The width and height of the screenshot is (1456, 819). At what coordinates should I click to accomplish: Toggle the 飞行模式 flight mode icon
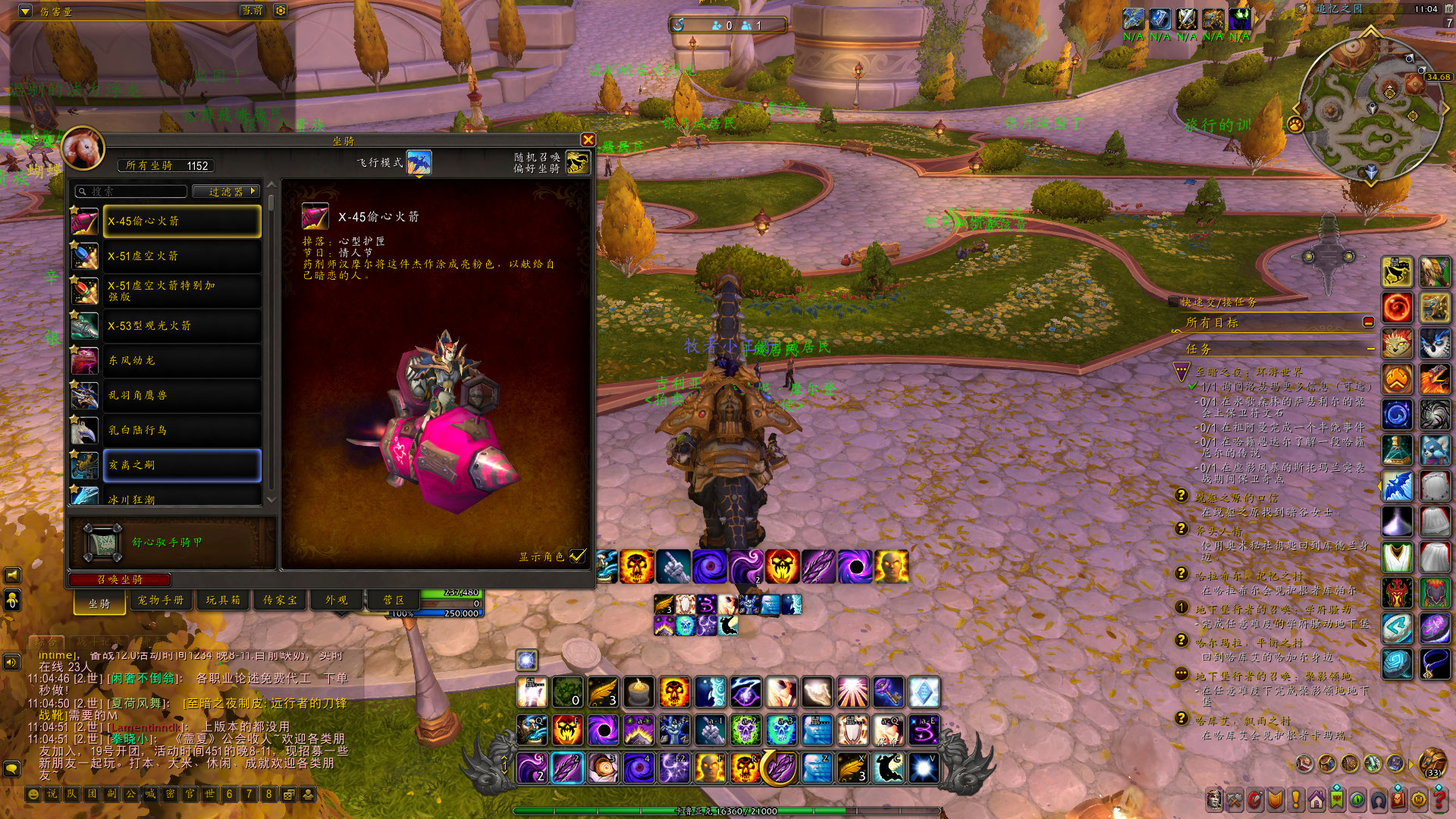click(419, 162)
